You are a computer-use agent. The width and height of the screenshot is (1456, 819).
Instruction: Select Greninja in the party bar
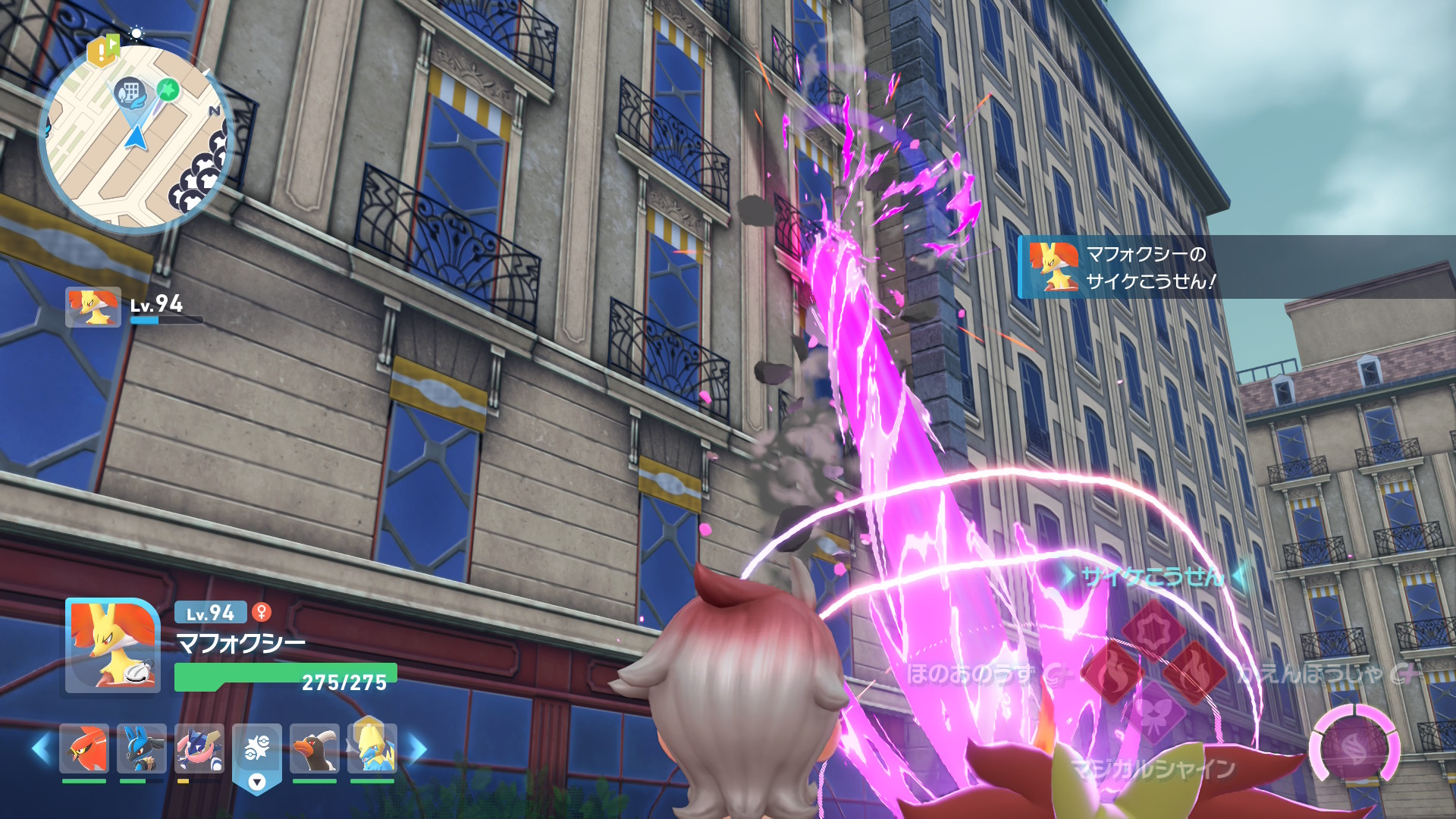click(x=199, y=748)
